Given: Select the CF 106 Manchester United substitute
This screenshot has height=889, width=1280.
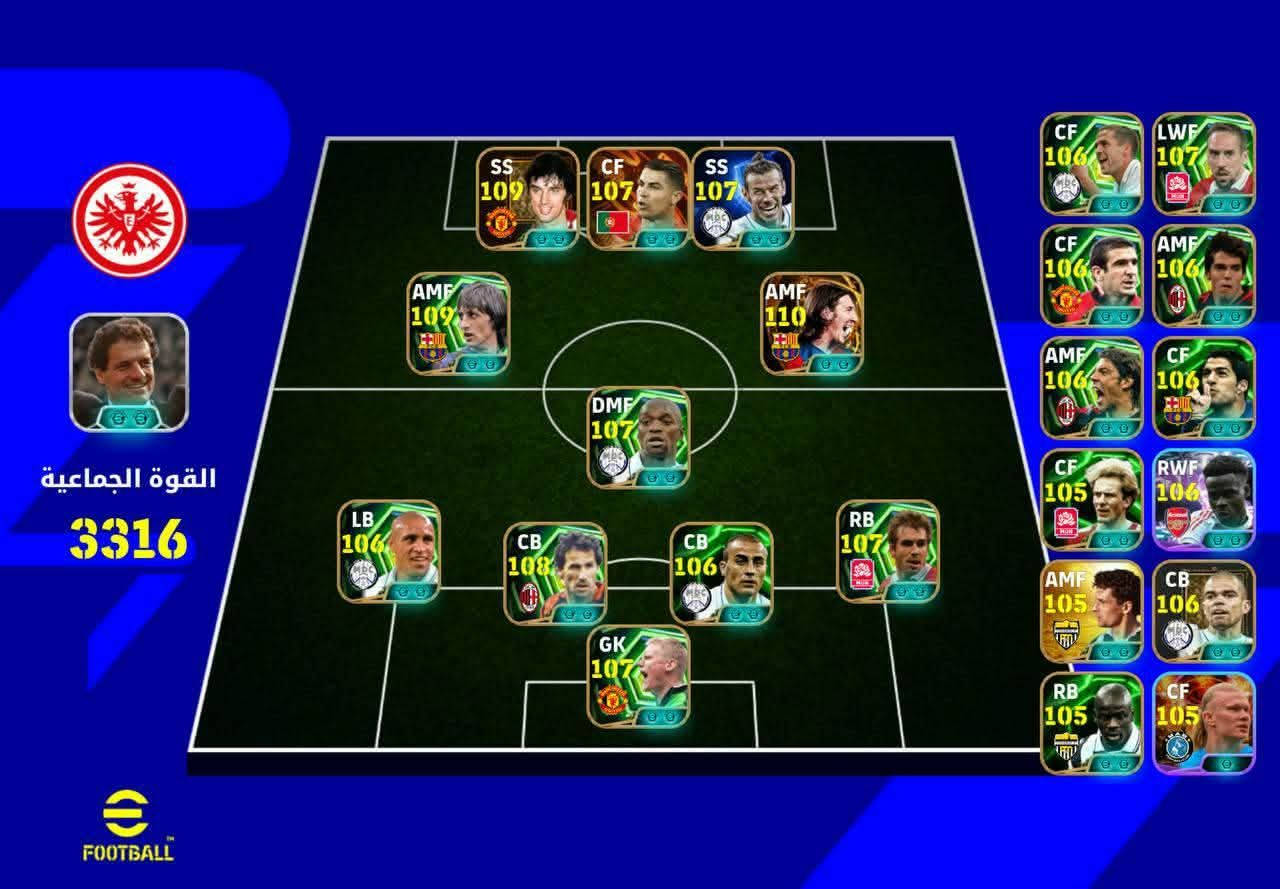Looking at the screenshot, I should point(1091,275).
